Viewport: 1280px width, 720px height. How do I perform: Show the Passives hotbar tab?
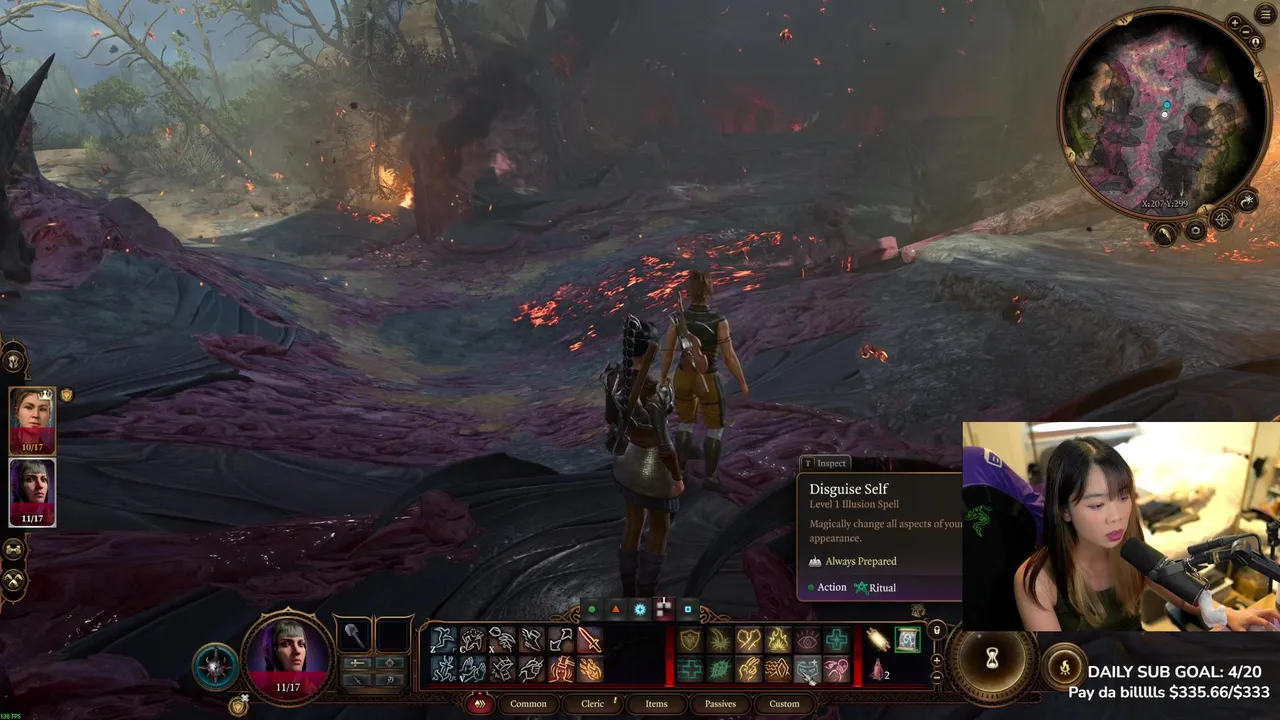pyautogui.click(x=720, y=704)
